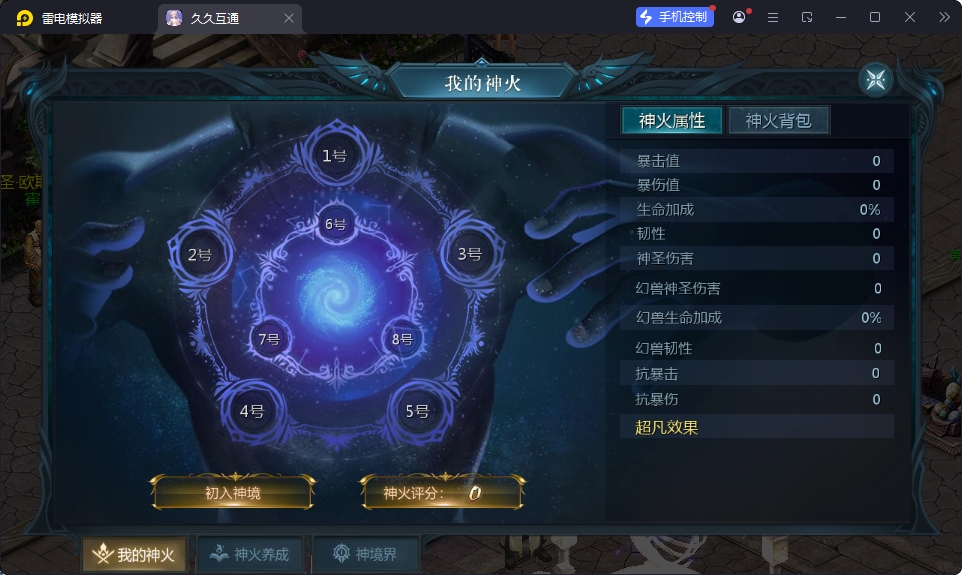
Task: Switch to the 神火养成 tab
Action: pyautogui.click(x=250, y=554)
